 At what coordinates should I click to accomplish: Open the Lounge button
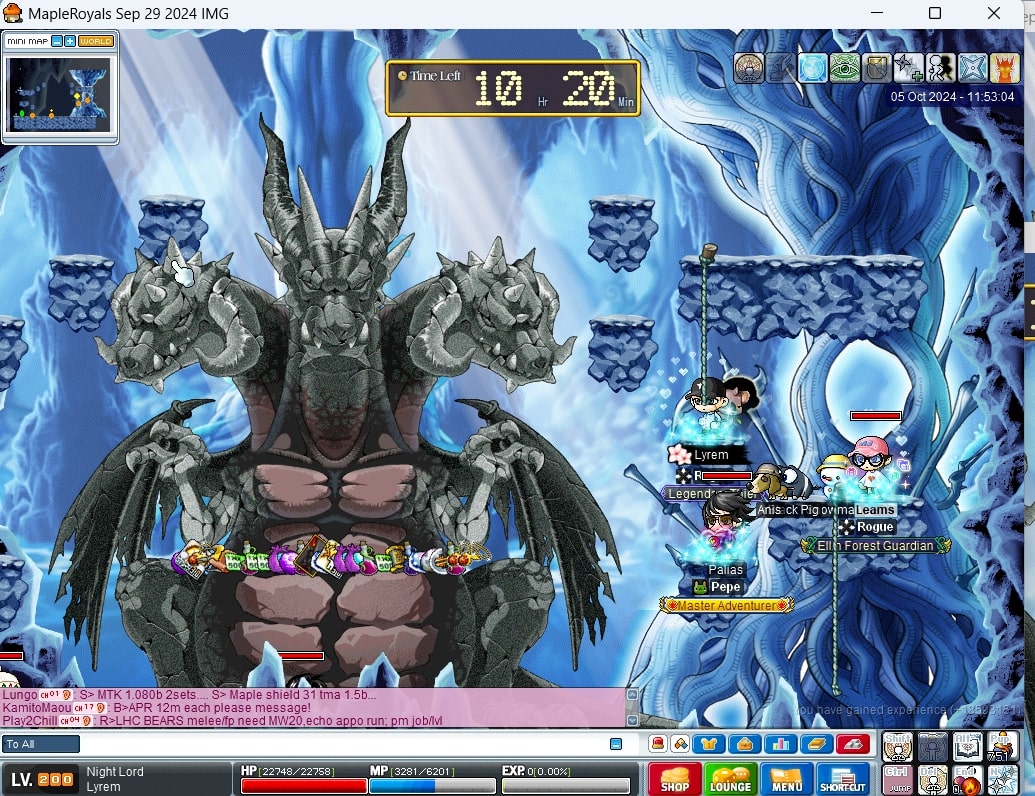(730, 780)
